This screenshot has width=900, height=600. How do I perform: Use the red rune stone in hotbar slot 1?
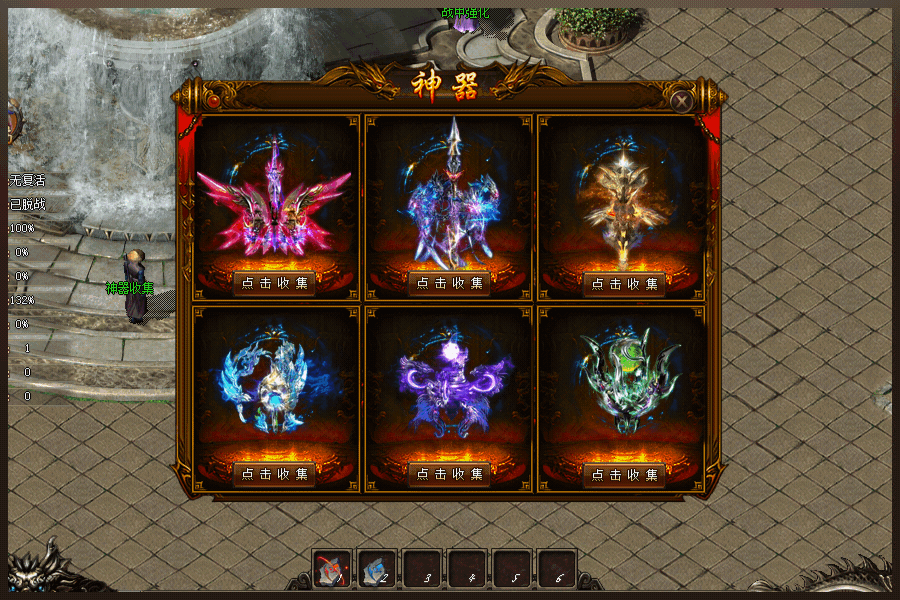coord(331,569)
